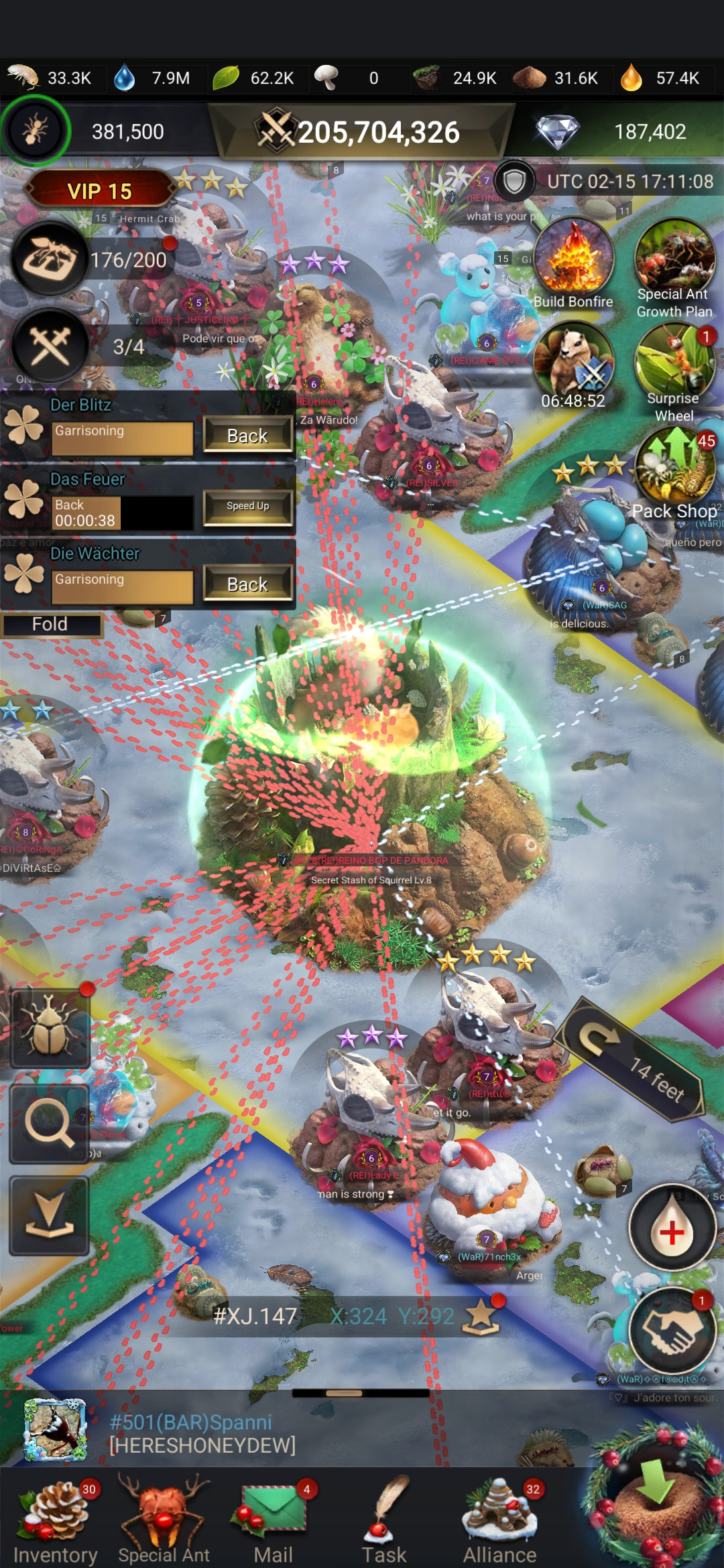This screenshot has height=1568, width=724.
Task: Open the Alliance menu
Action: coord(500,1520)
